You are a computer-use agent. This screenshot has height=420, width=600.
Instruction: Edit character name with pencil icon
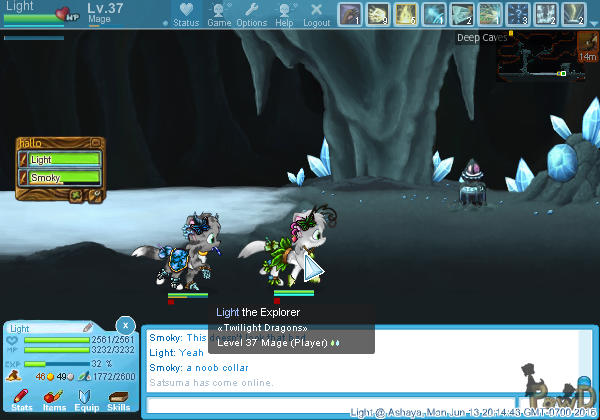click(88, 327)
